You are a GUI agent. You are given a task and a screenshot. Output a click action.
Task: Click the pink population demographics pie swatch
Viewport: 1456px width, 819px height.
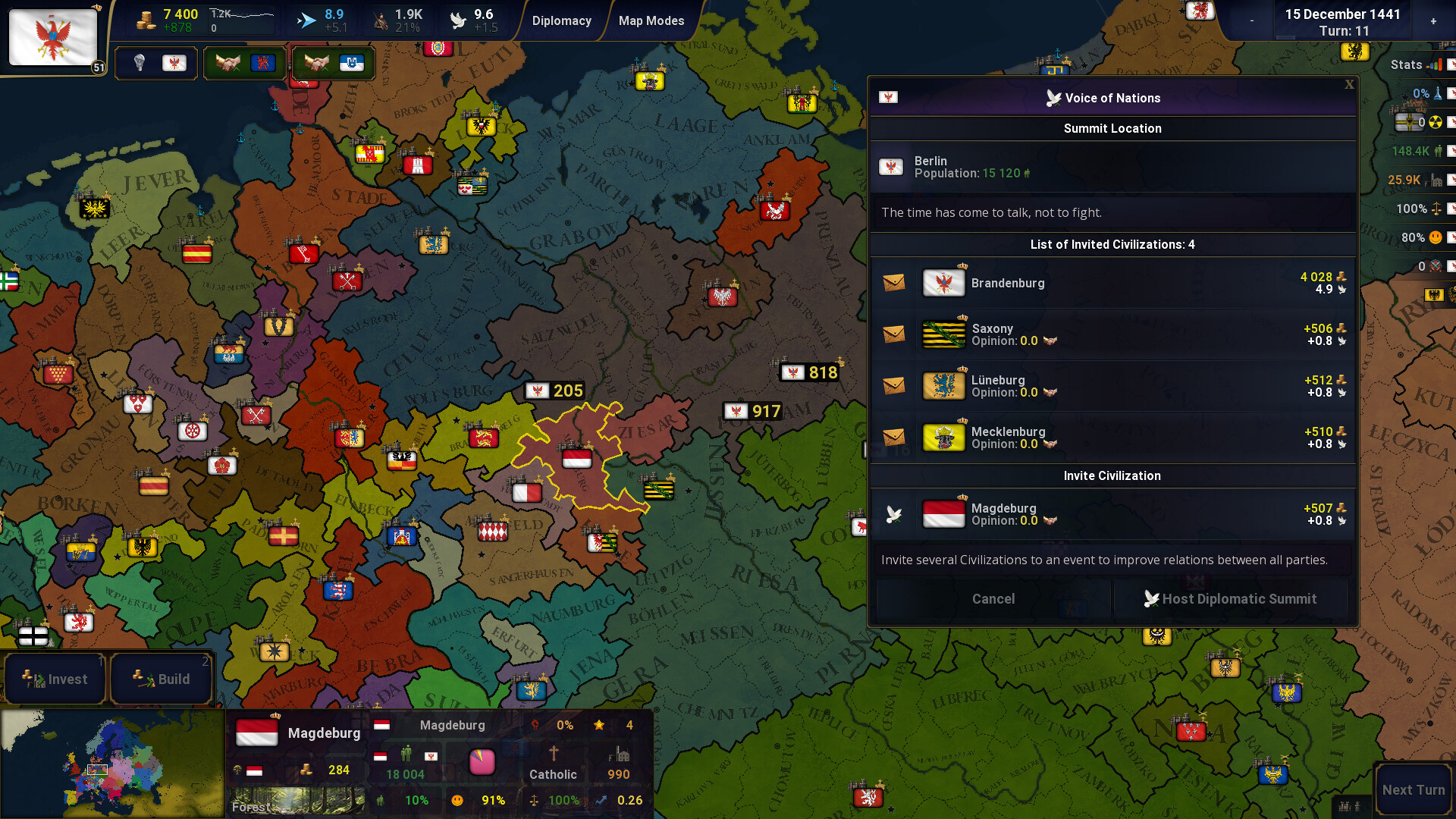[x=483, y=762]
